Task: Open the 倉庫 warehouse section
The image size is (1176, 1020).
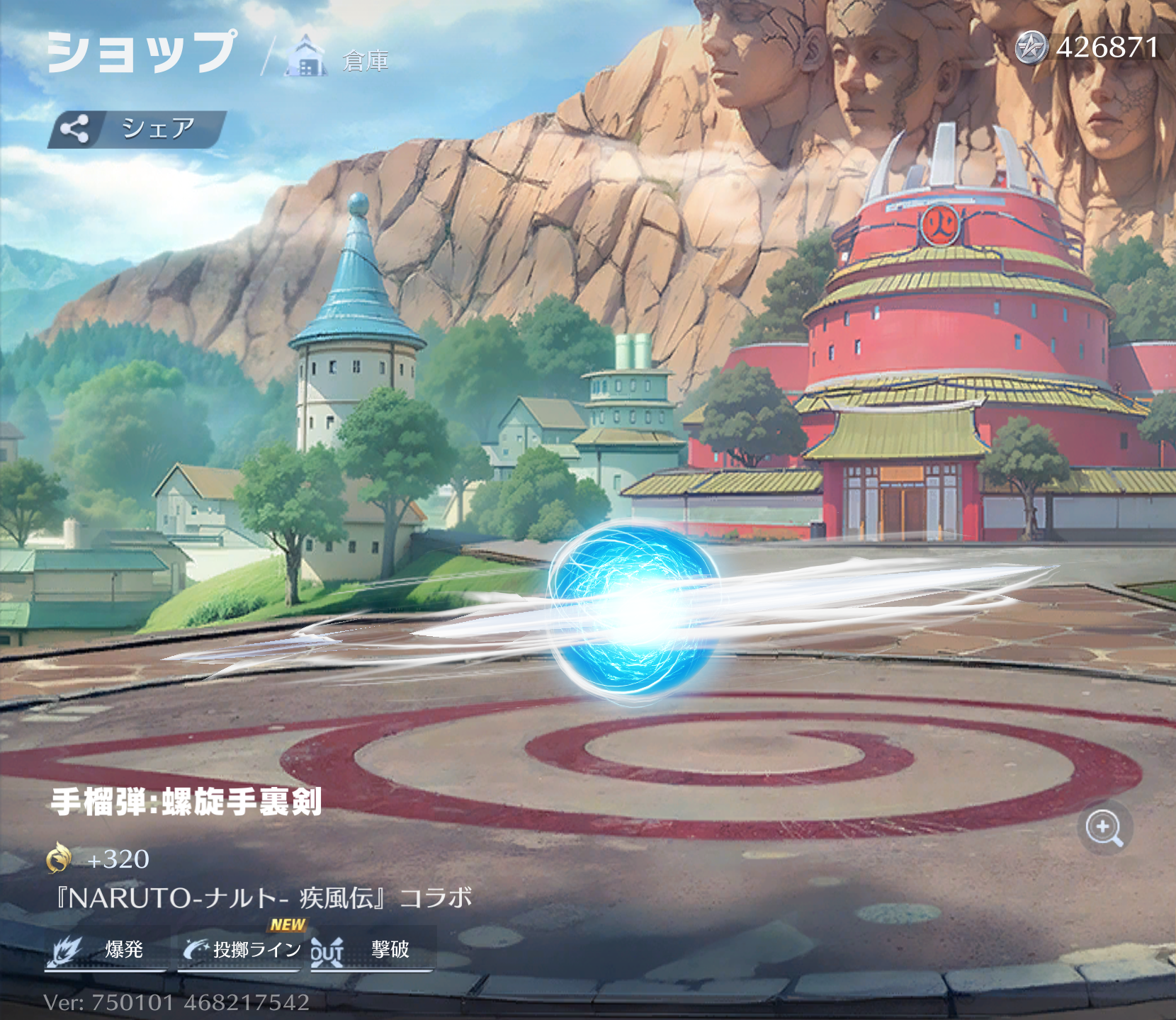Action: [339, 58]
